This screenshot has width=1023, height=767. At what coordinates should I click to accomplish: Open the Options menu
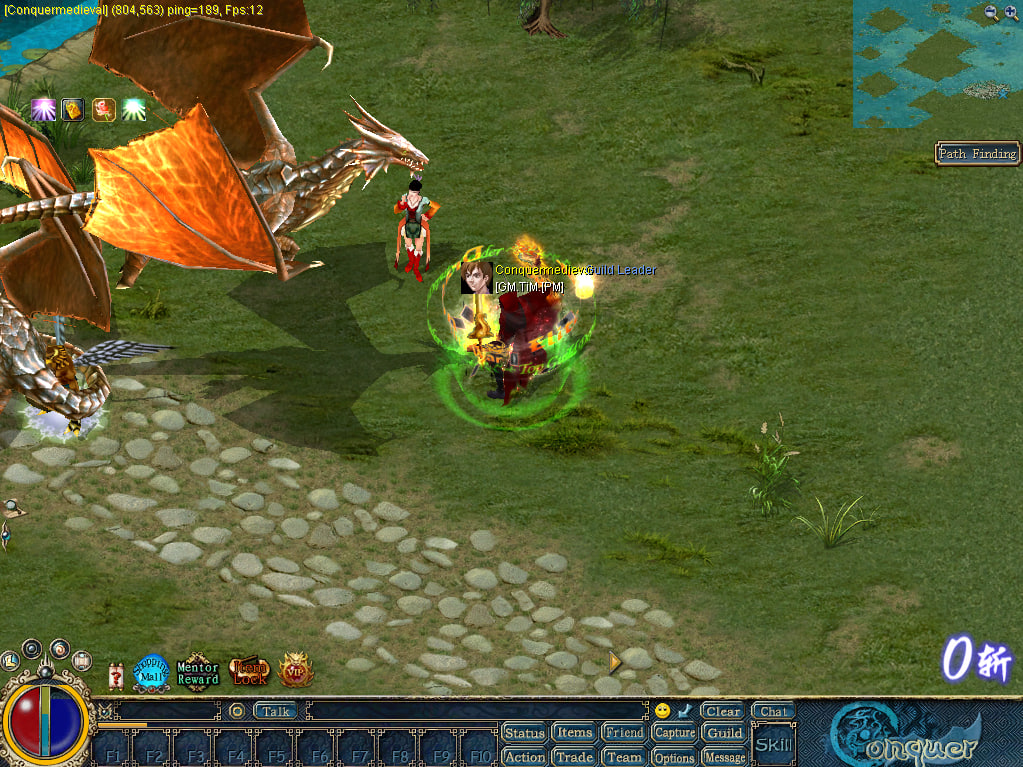pos(674,757)
